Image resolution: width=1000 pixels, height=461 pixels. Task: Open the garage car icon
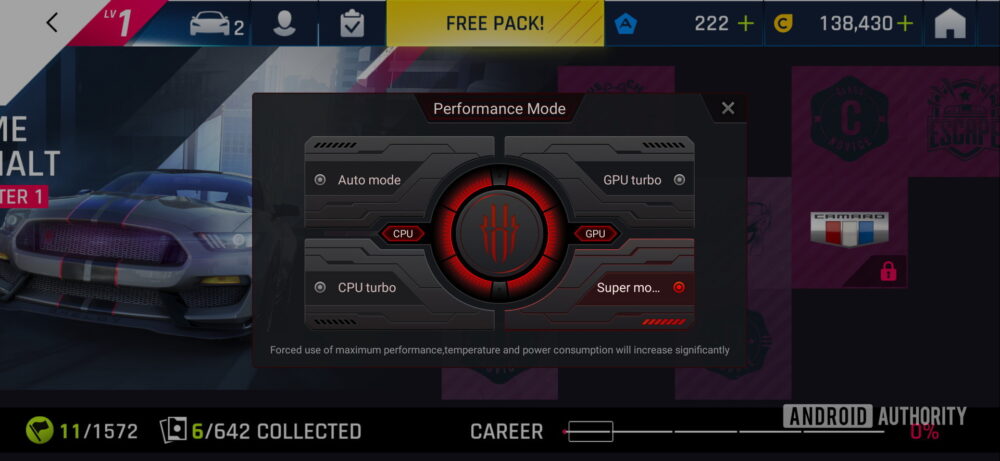point(216,24)
